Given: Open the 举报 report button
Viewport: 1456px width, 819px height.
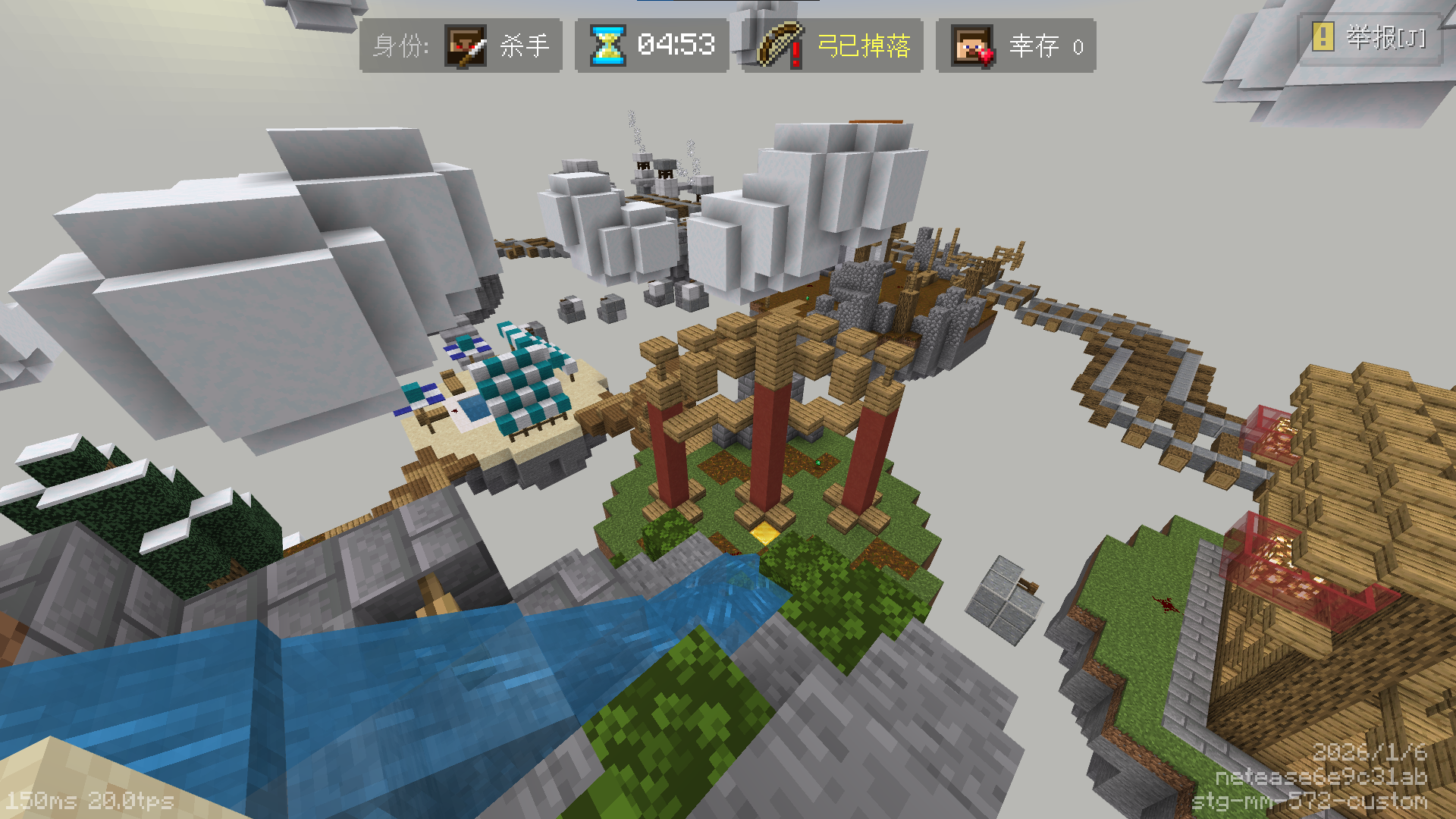Looking at the screenshot, I should [1370, 38].
